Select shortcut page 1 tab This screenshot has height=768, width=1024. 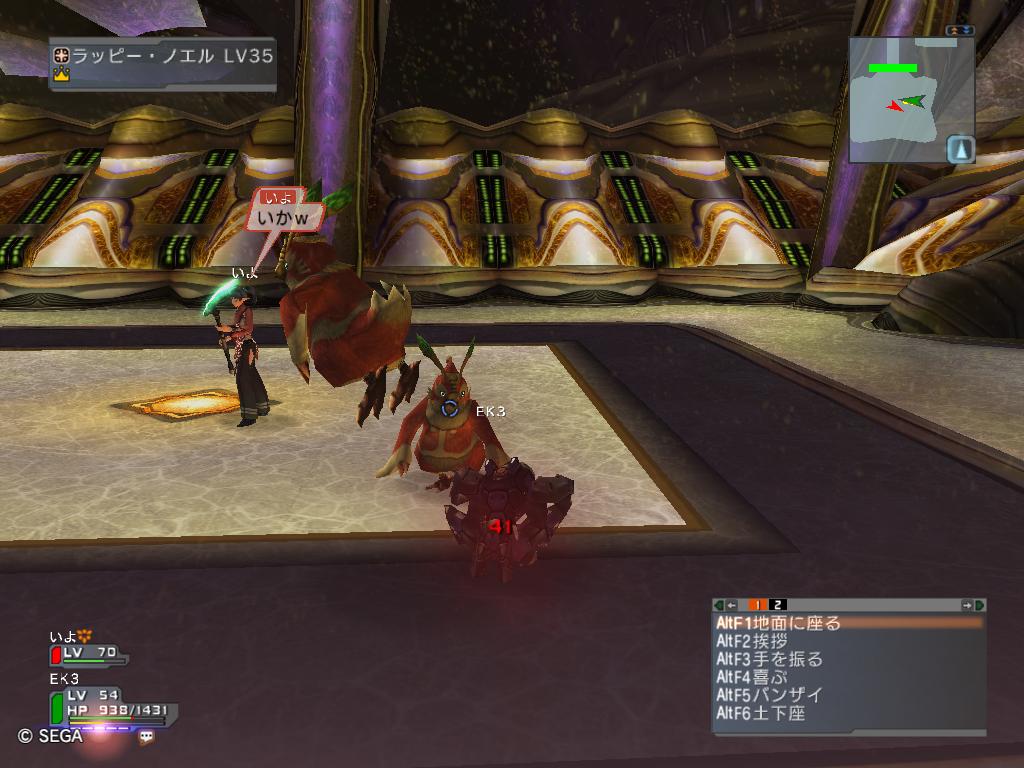[x=758, y=605]
